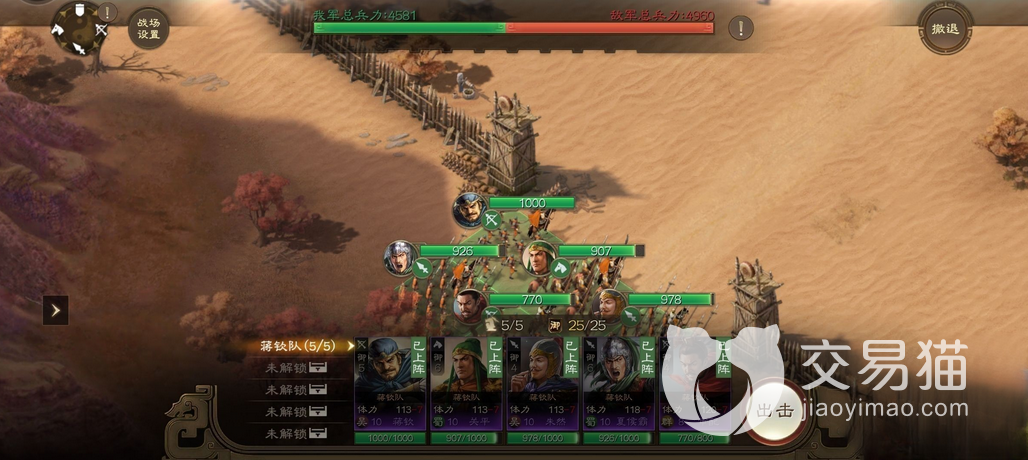Tap the exclamation icon beside the army strength bar

click(x=740, y=28)
